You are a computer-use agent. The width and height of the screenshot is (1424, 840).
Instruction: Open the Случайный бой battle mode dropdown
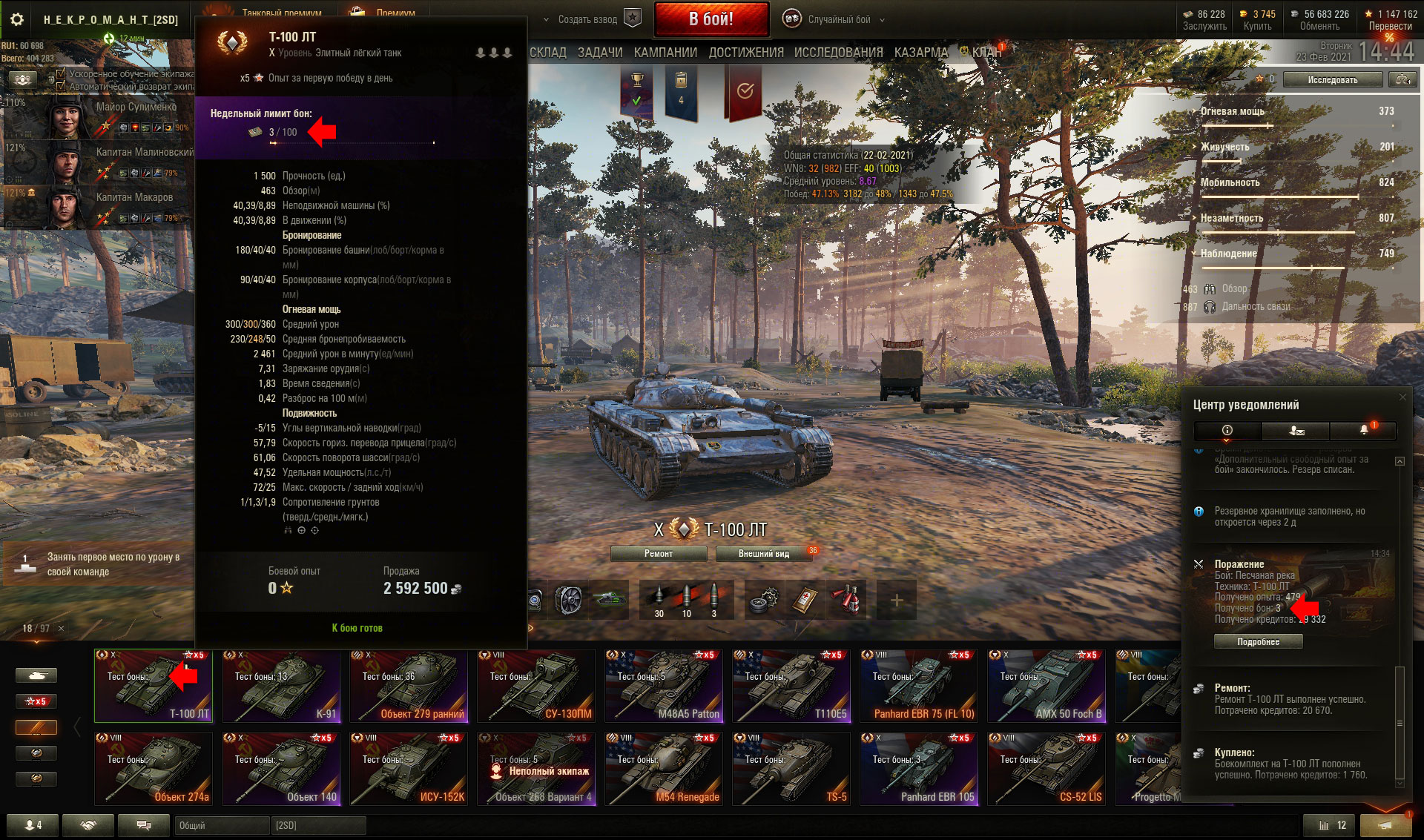pyautogui.click(x=838, y=19)
